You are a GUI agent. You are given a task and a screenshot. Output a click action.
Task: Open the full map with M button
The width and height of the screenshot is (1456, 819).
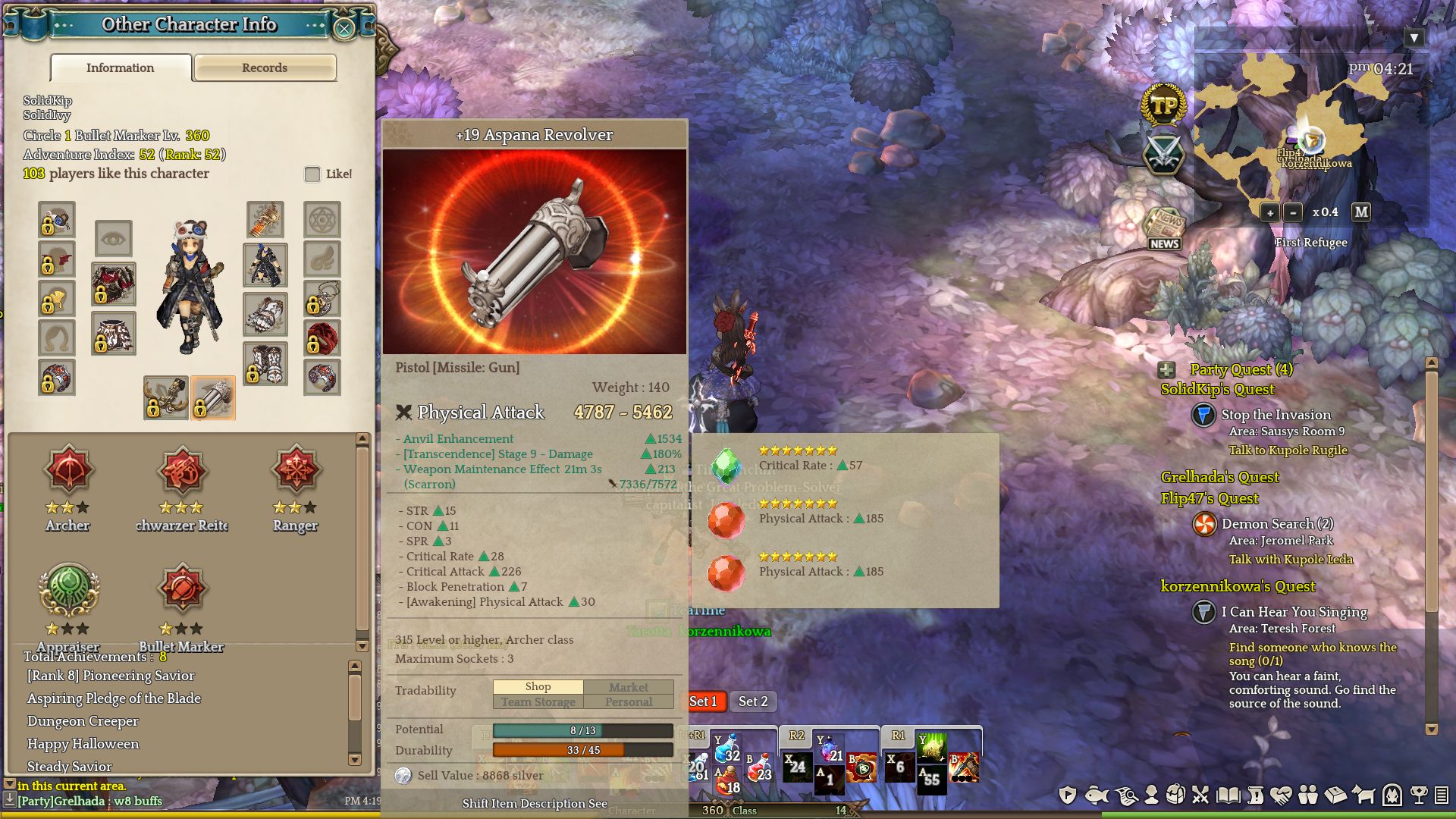pyautogui.click(x=1361, y=212)
